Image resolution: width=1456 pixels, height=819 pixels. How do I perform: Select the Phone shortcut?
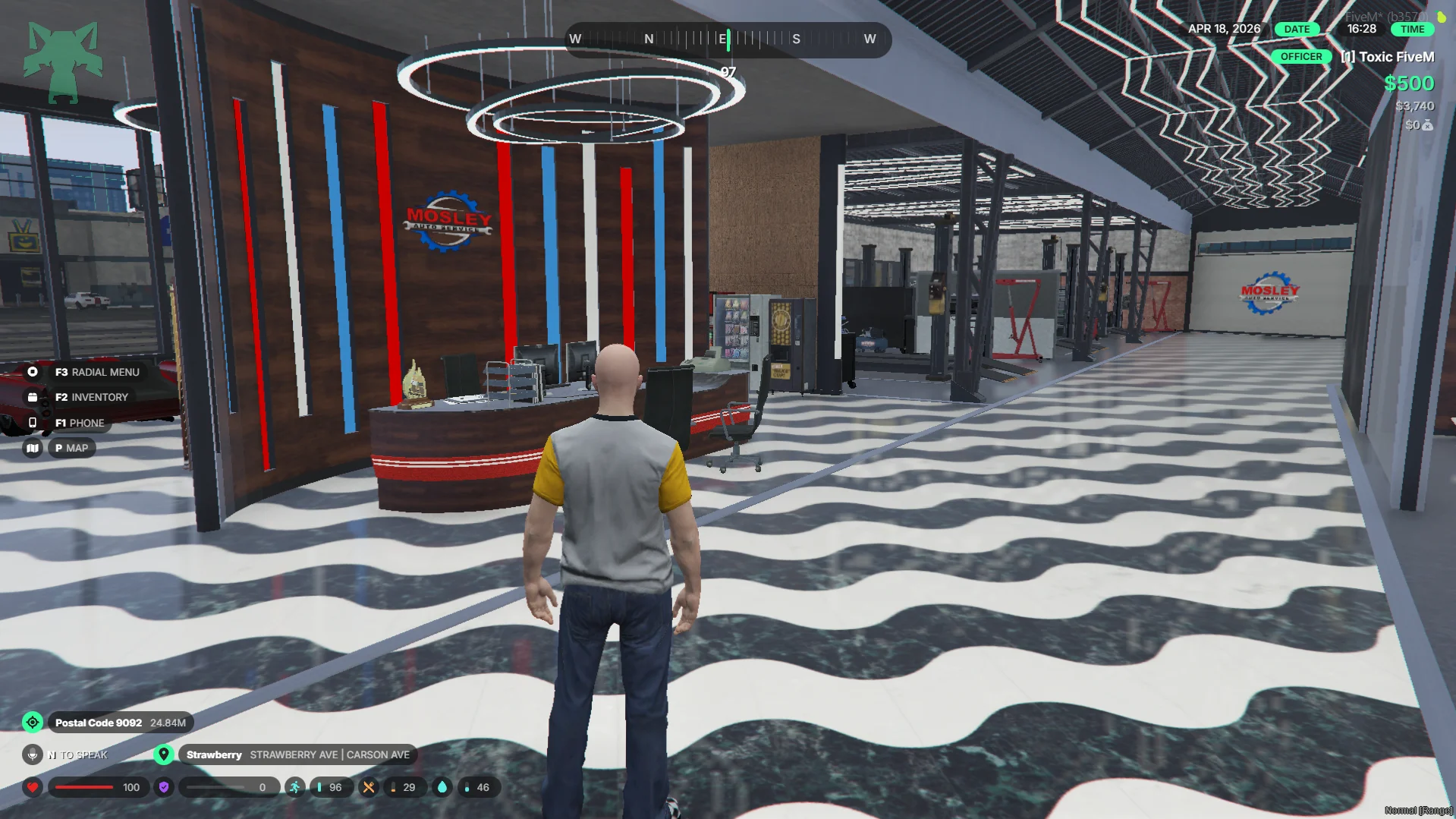[x=79, y=423]
